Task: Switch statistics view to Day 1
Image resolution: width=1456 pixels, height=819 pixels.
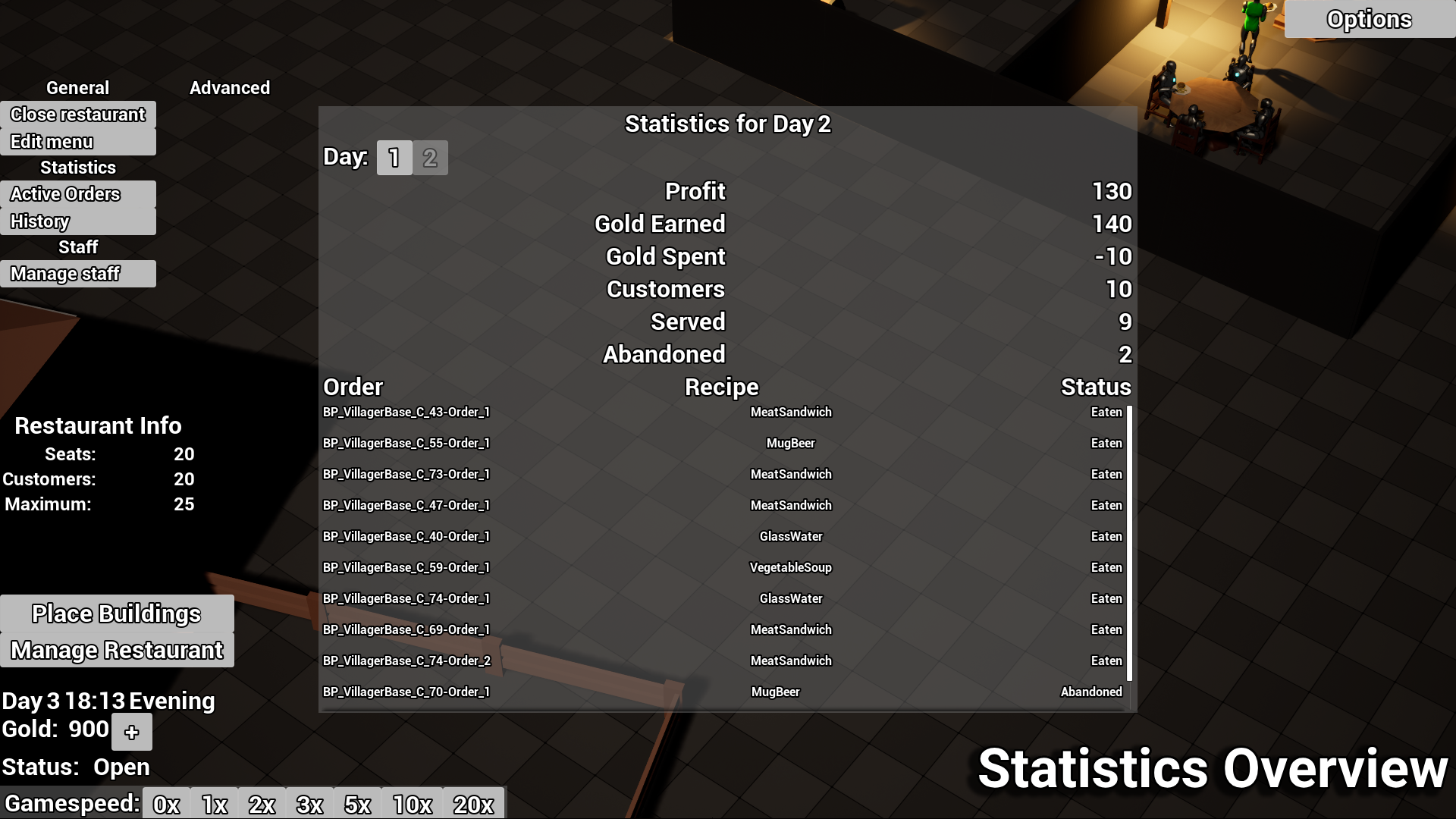Action: pos(394,158)
